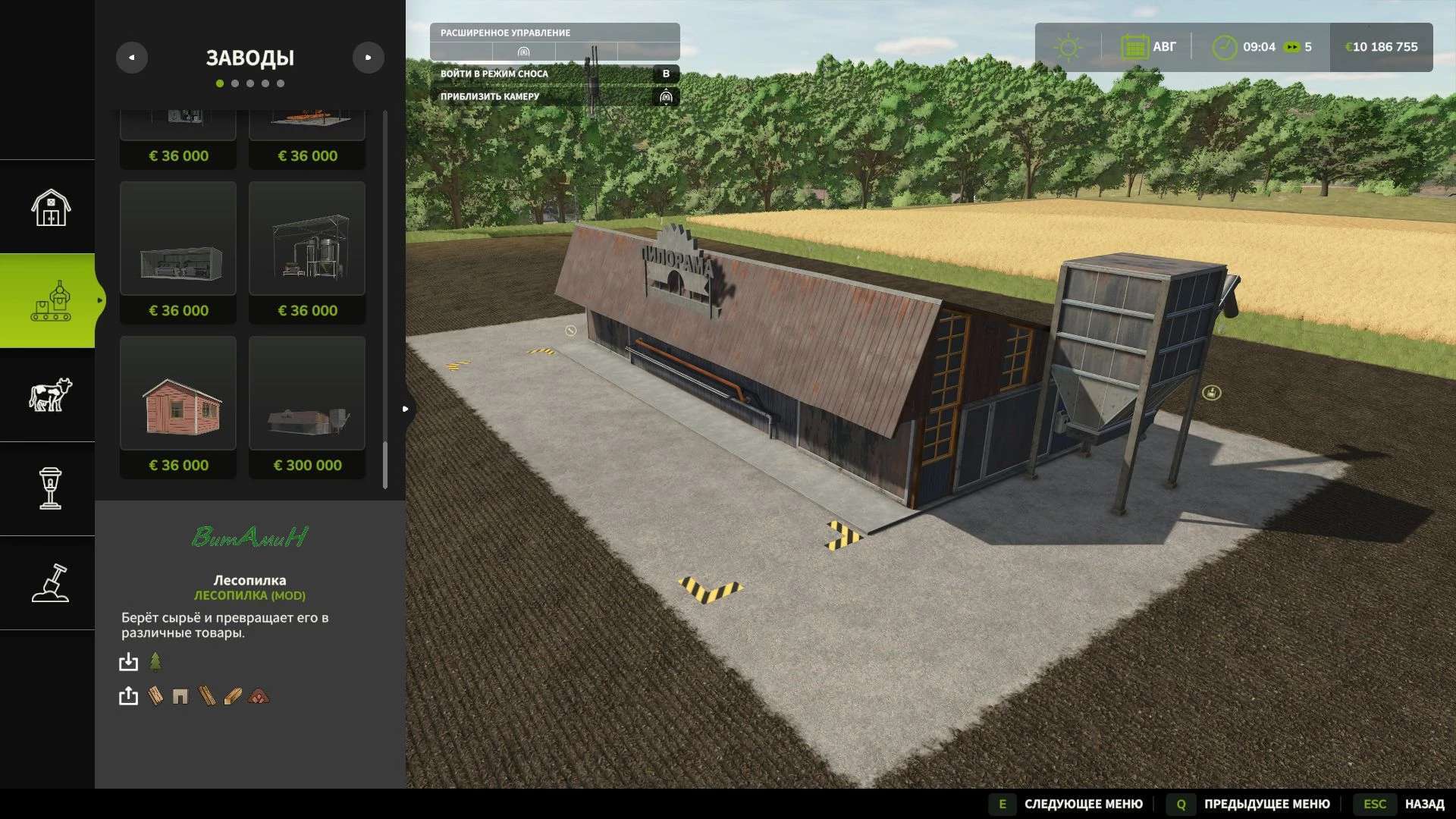The height and width of the screenshot is (819, 1456).
Task: Click right arrow beside ЗАВОДЫ heading
Action: [369, 57]
